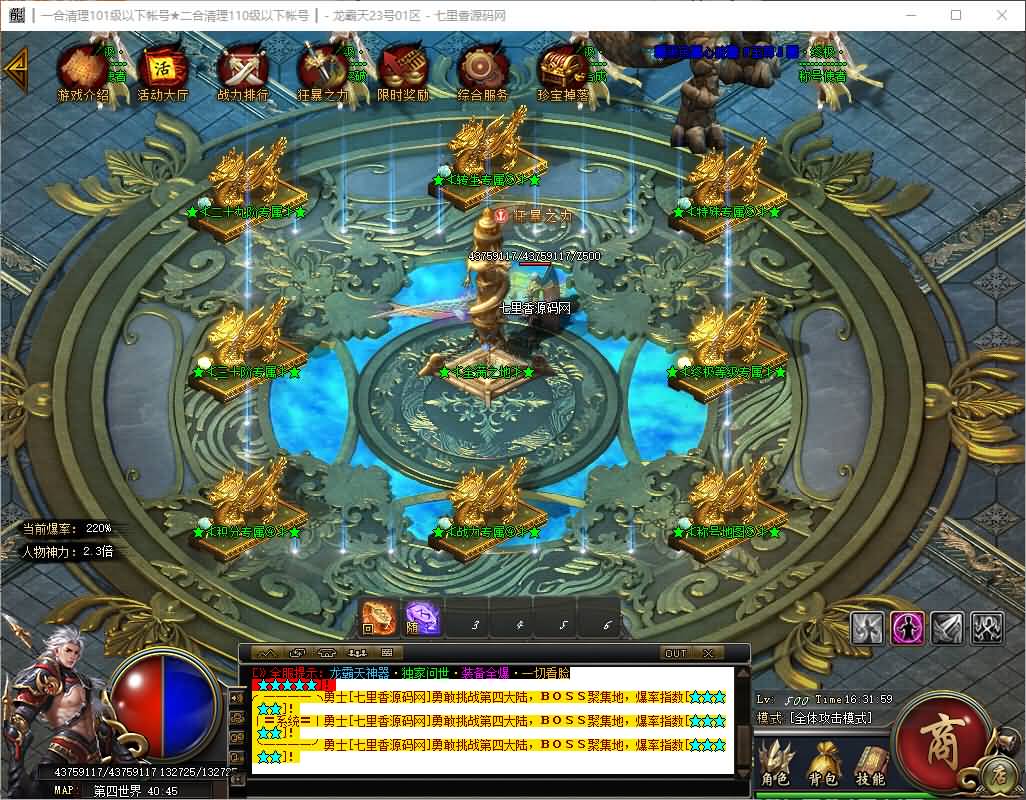Open the 游戏介绍 game introduction icon
Image resolution: width=1026 pixels, height=800 pixels.
click(82, 70)
